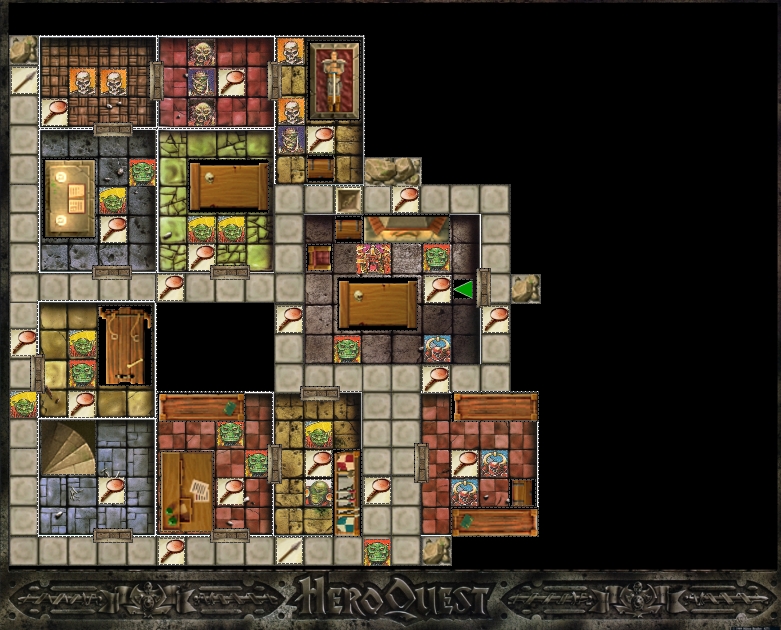This screenshot has width=781, height=630.
Task: Select the red throne piece
Action: 319,259
